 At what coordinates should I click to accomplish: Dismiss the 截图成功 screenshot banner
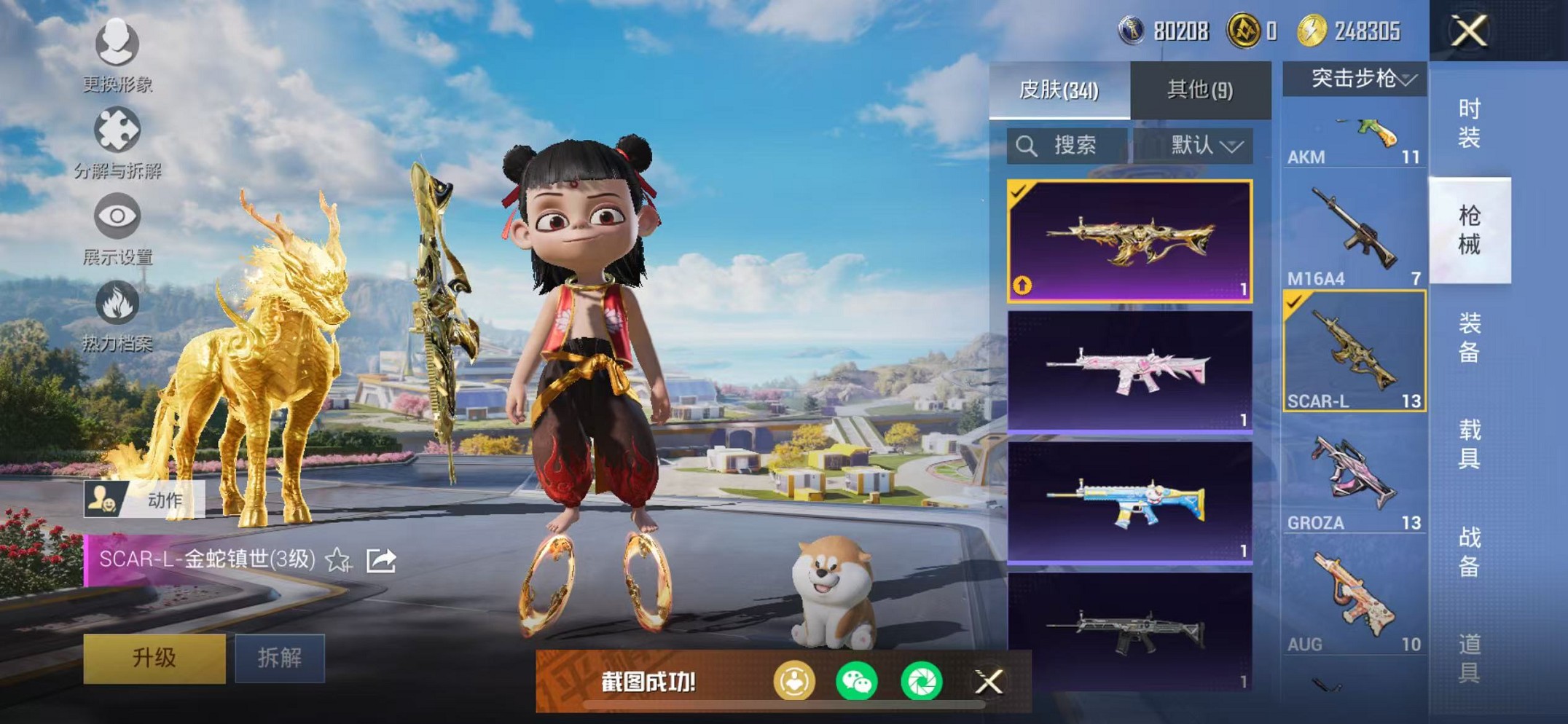coord(989,682)
